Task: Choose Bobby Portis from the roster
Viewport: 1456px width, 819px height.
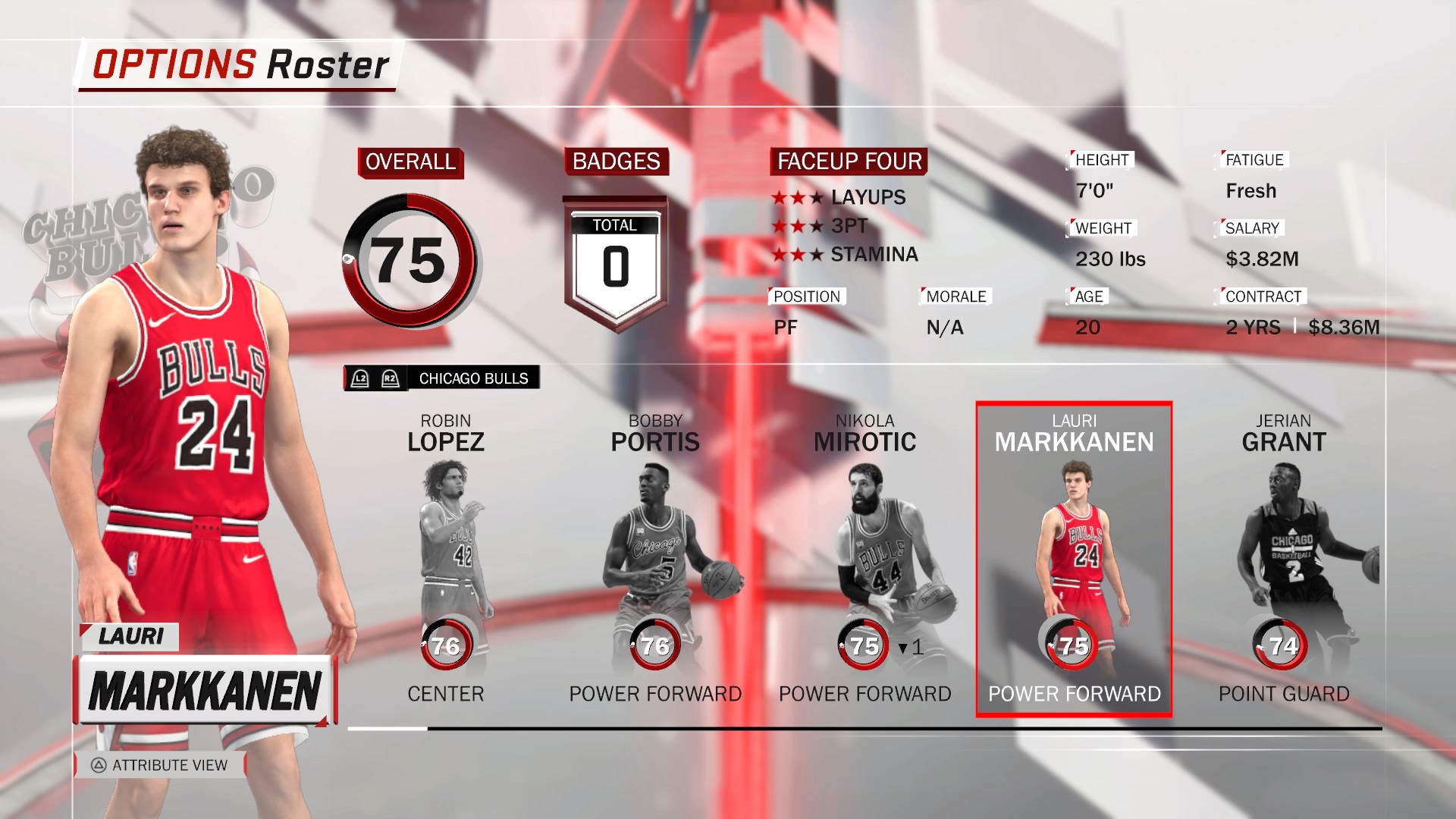Action: point(655,559)
